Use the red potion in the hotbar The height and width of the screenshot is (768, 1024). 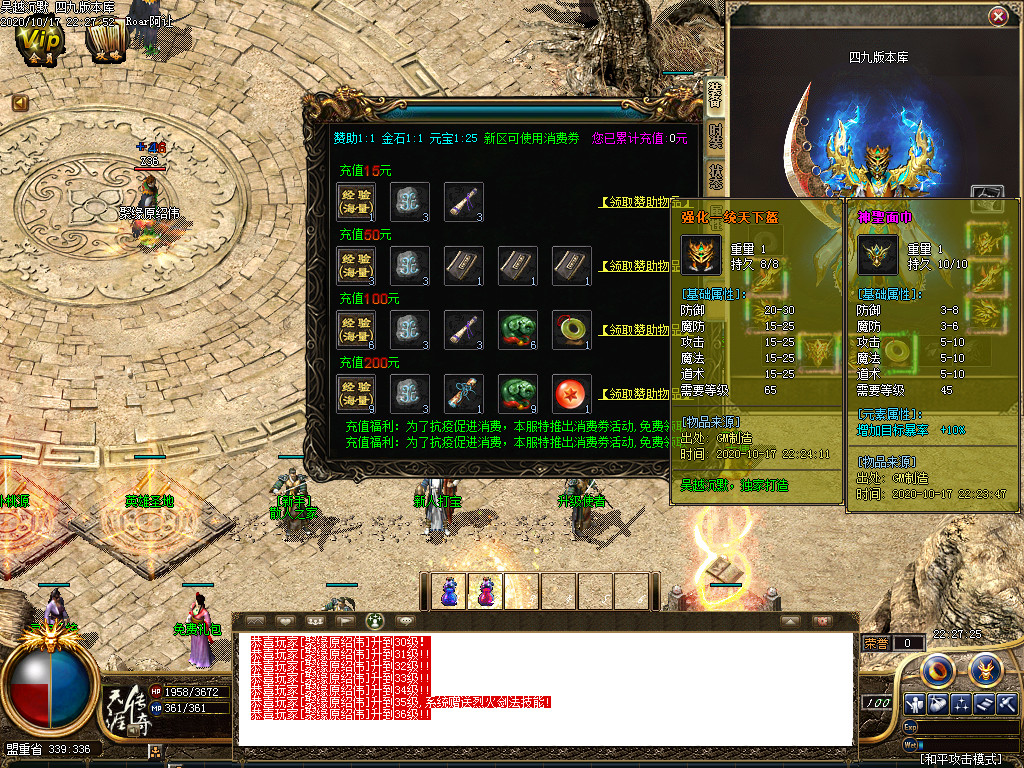pos(486,590)
